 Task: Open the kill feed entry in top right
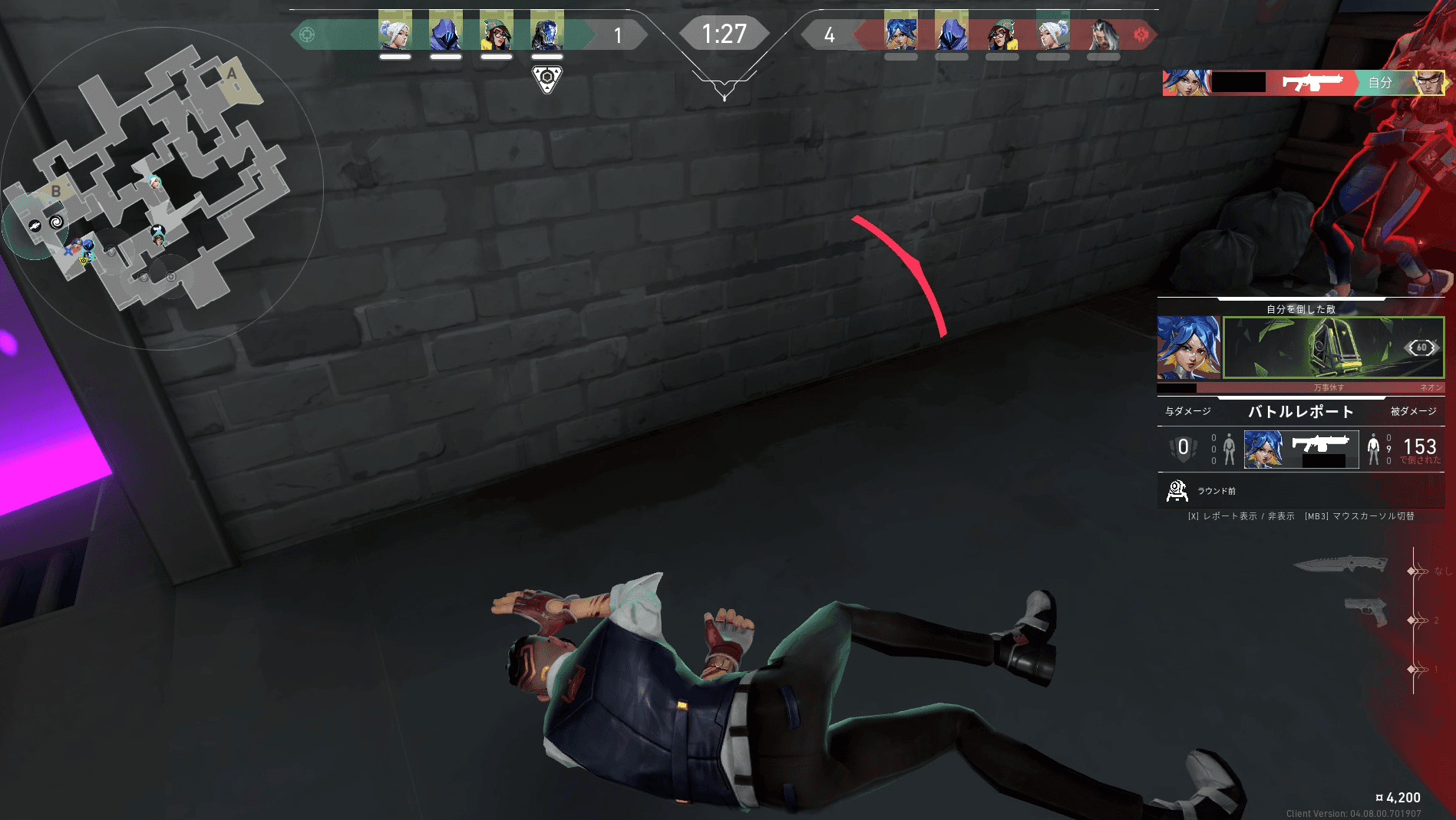(1303, 83)
